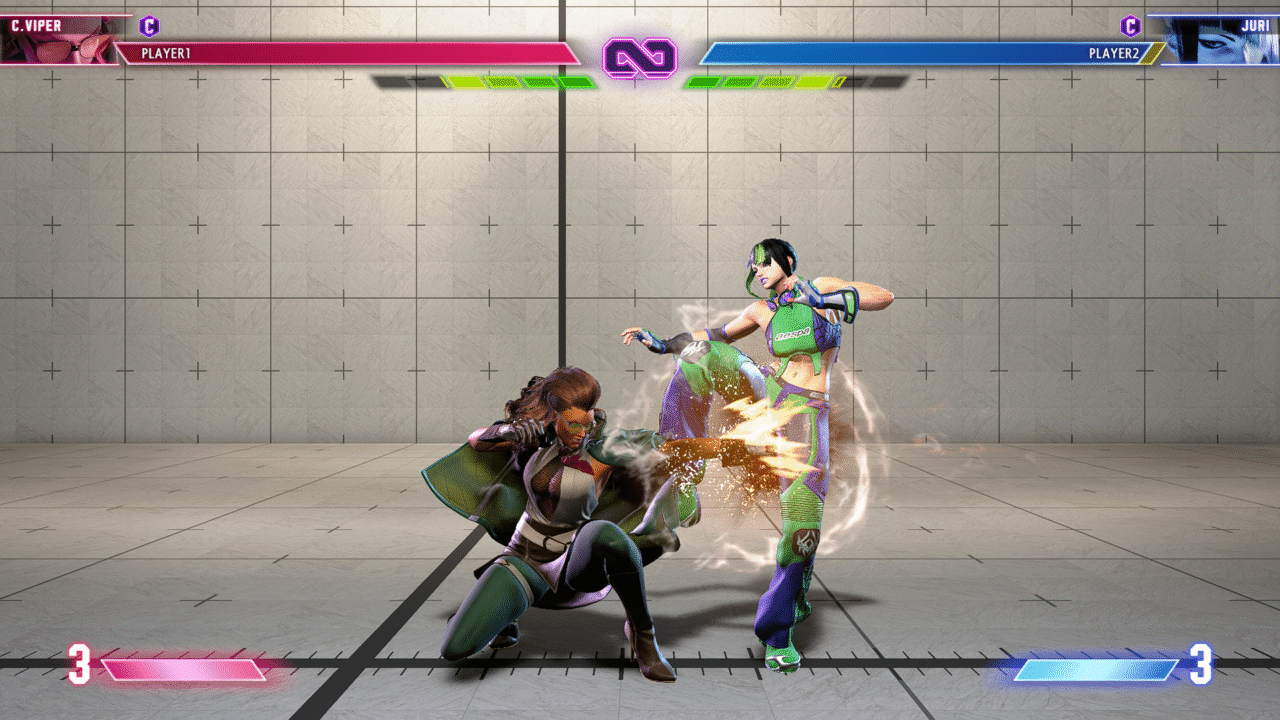Viewport: 1280px width, 720px height.
Task: Select Player 1's purple Classic control icon
Action: tap(149, 26)
